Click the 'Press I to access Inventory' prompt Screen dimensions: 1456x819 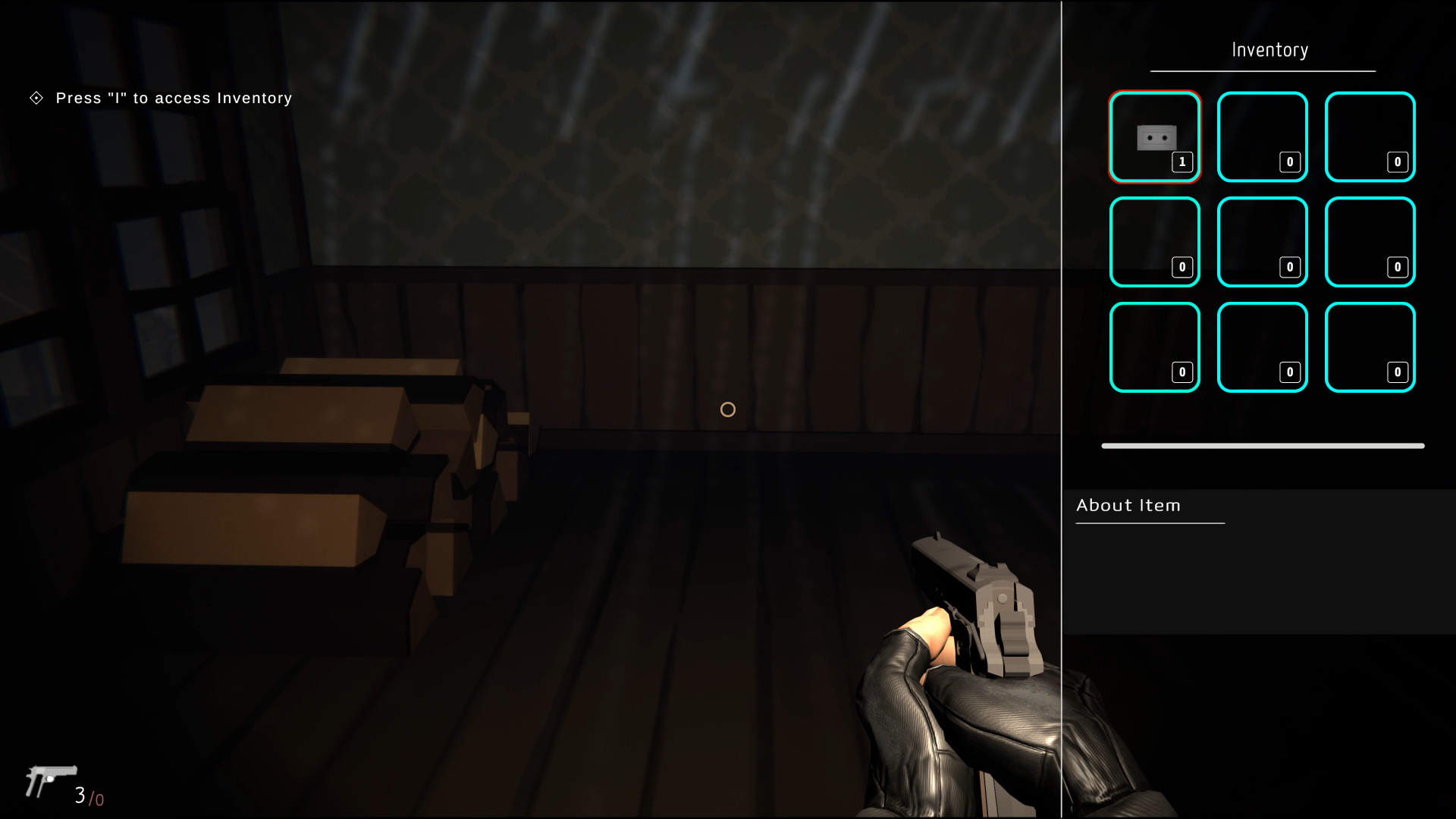click(x=173, y=98)
